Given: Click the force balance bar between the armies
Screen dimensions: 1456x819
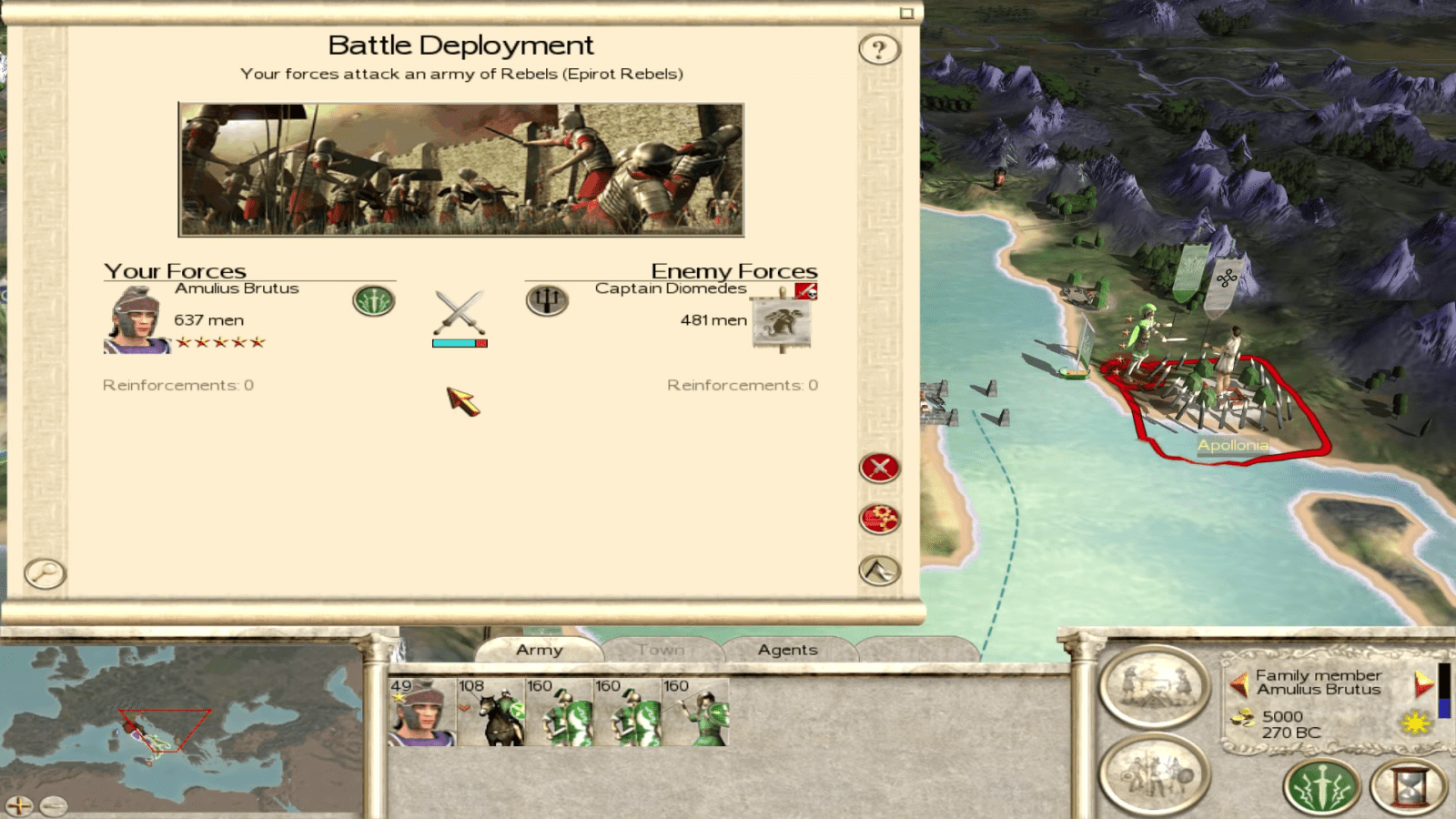Looking at the screenshot, I should tap(459, 343).
